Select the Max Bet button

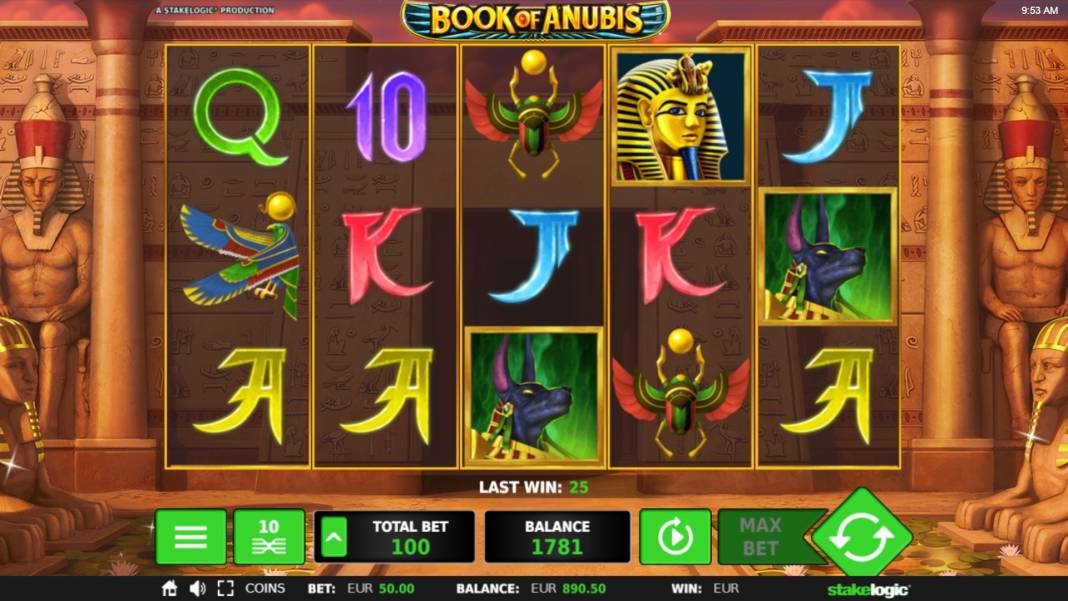[x=760, y=537]
